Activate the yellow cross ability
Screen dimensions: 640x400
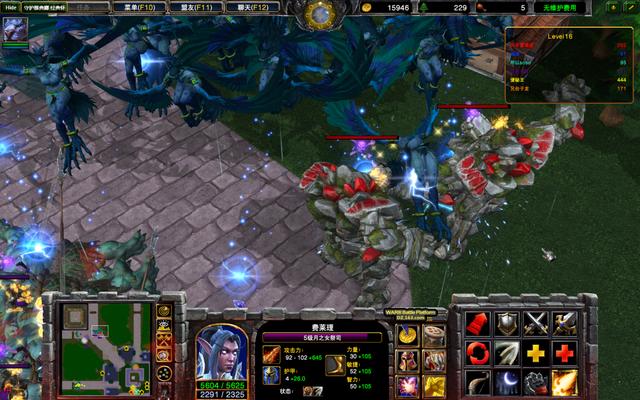point(536,352)
